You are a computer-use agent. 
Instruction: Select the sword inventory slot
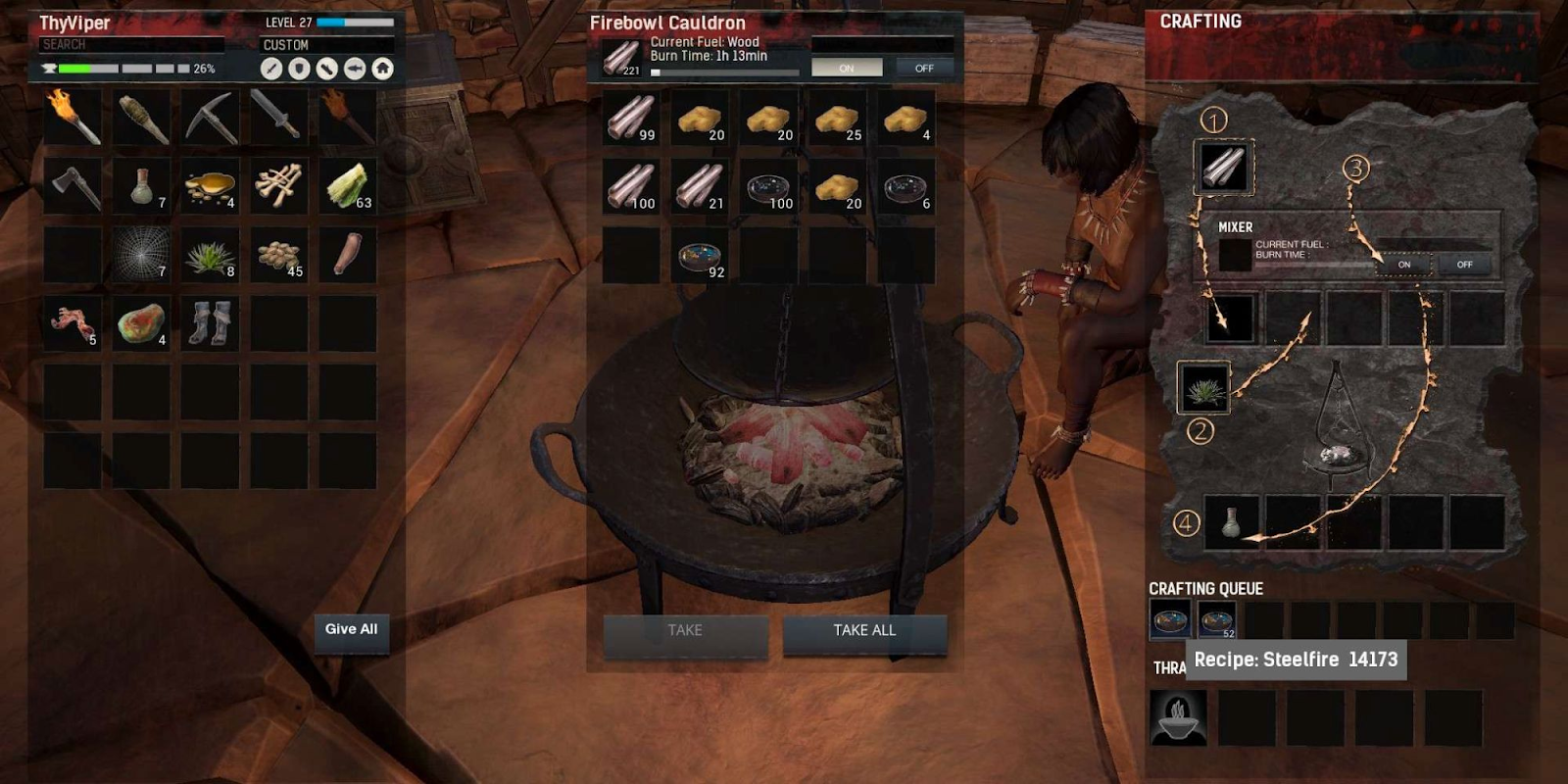click(x=278, y=117)
